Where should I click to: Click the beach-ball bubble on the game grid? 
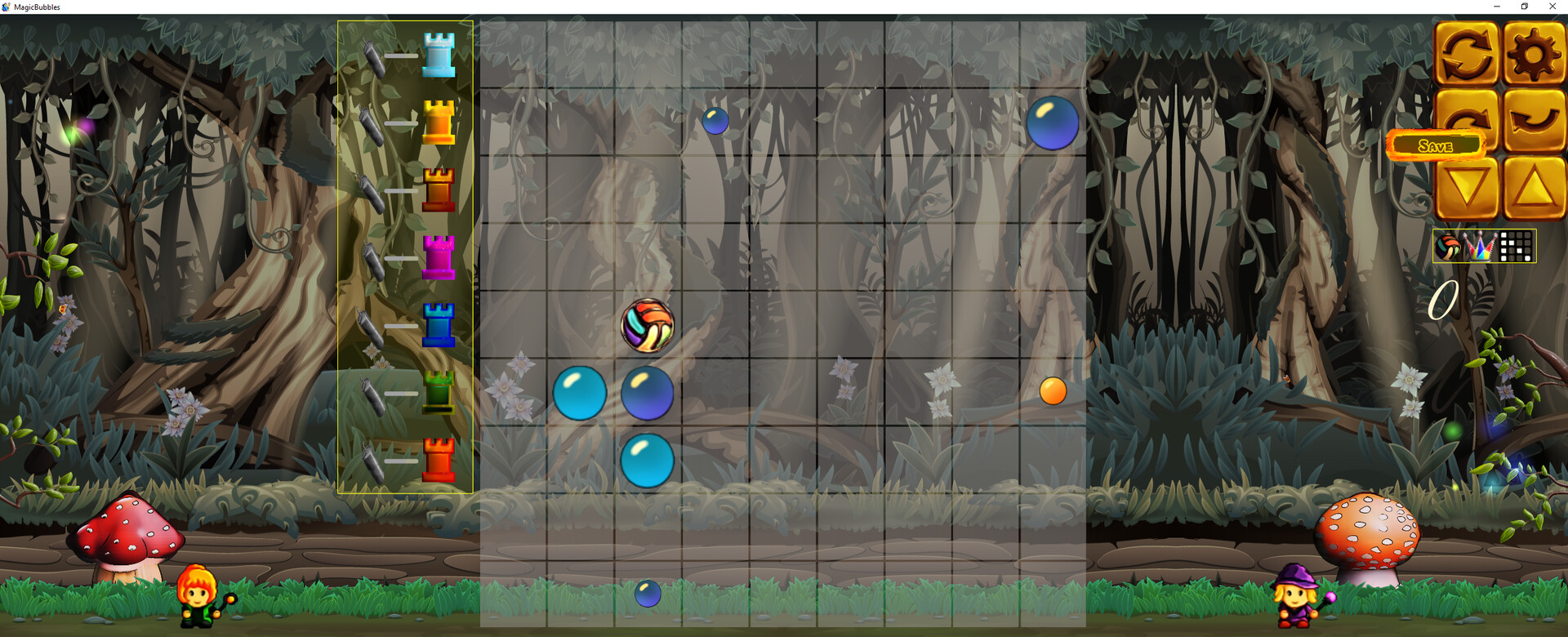point(649,326)
